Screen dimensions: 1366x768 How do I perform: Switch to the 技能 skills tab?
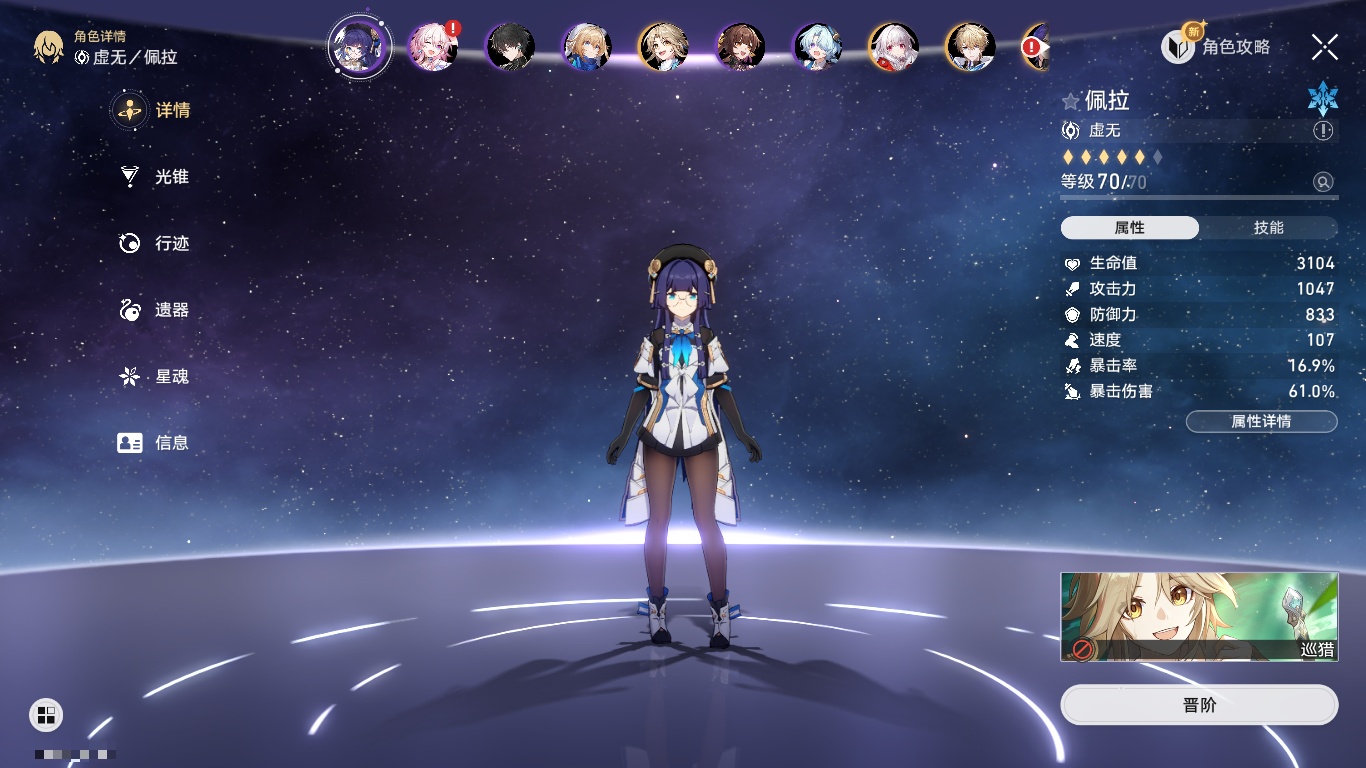click(x=1268, y=228)
